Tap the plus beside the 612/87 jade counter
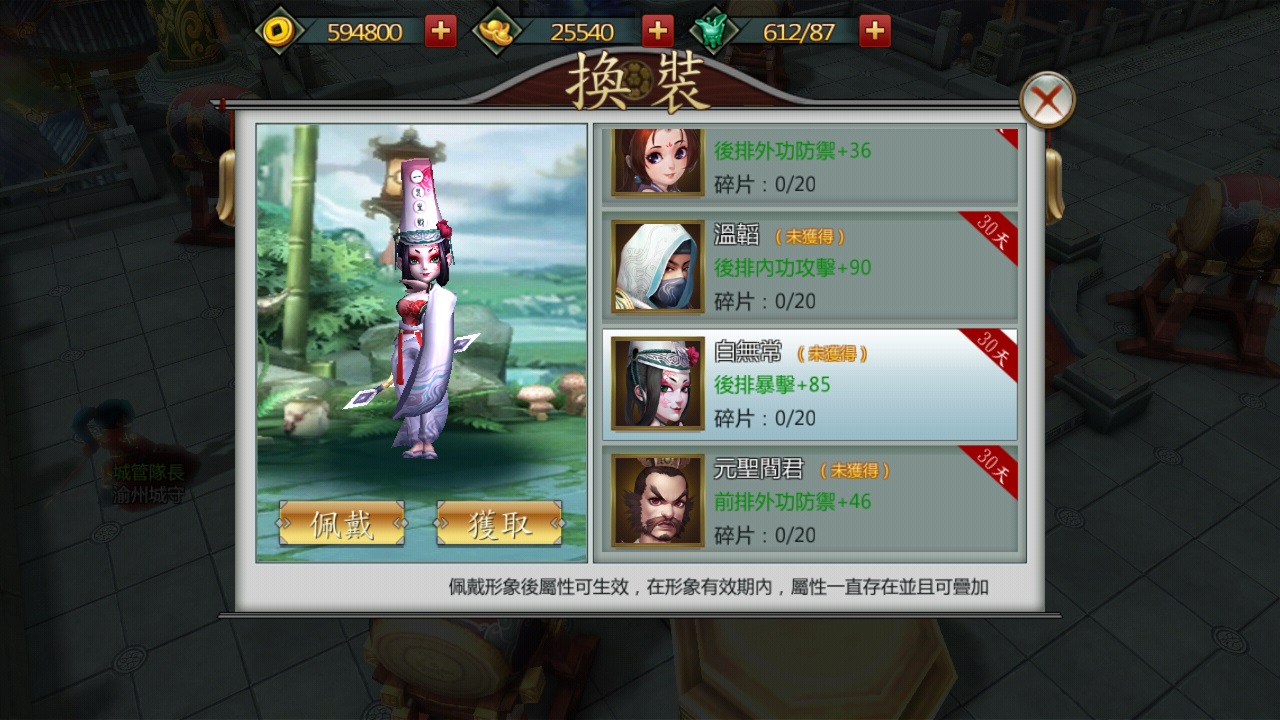 coord(873,30)
